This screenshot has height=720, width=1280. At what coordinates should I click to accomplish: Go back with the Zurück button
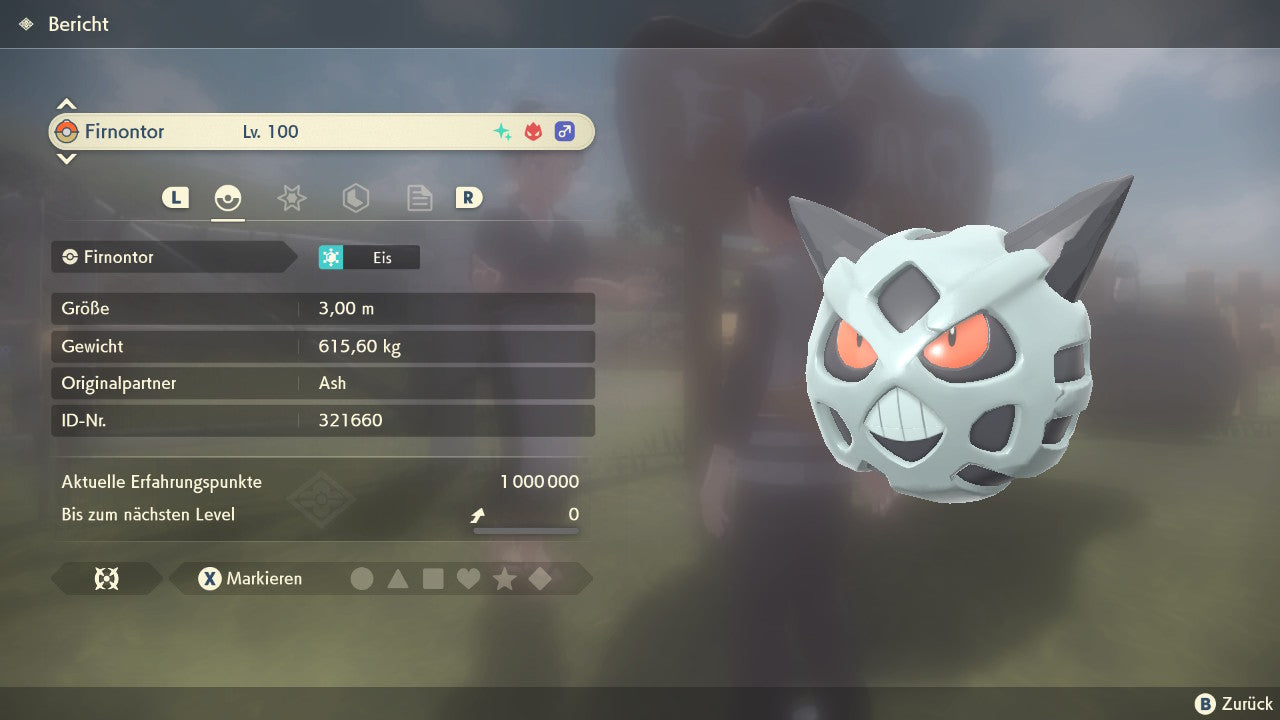[1234, 704]
